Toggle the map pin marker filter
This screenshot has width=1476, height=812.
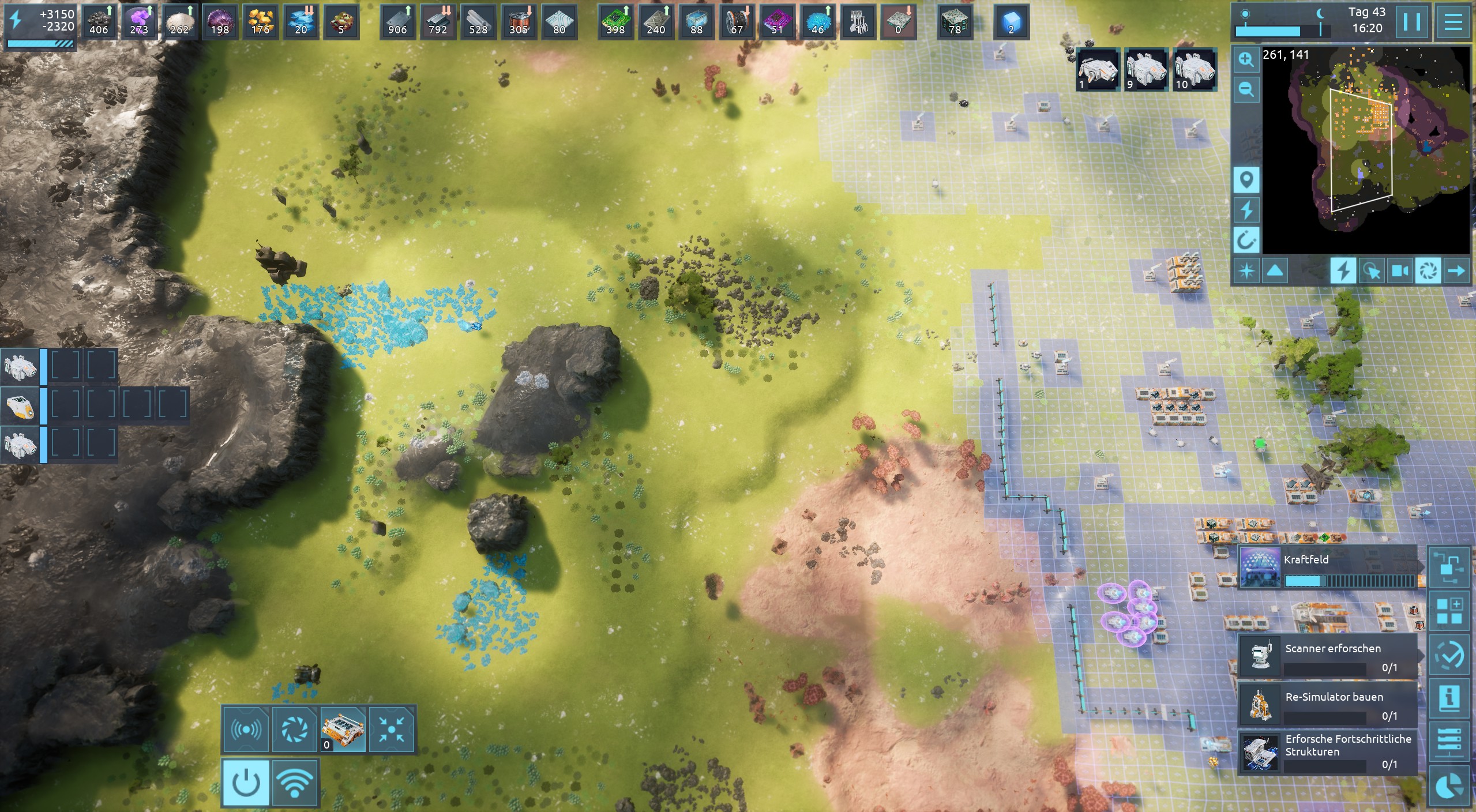[x=1246, y=181]
